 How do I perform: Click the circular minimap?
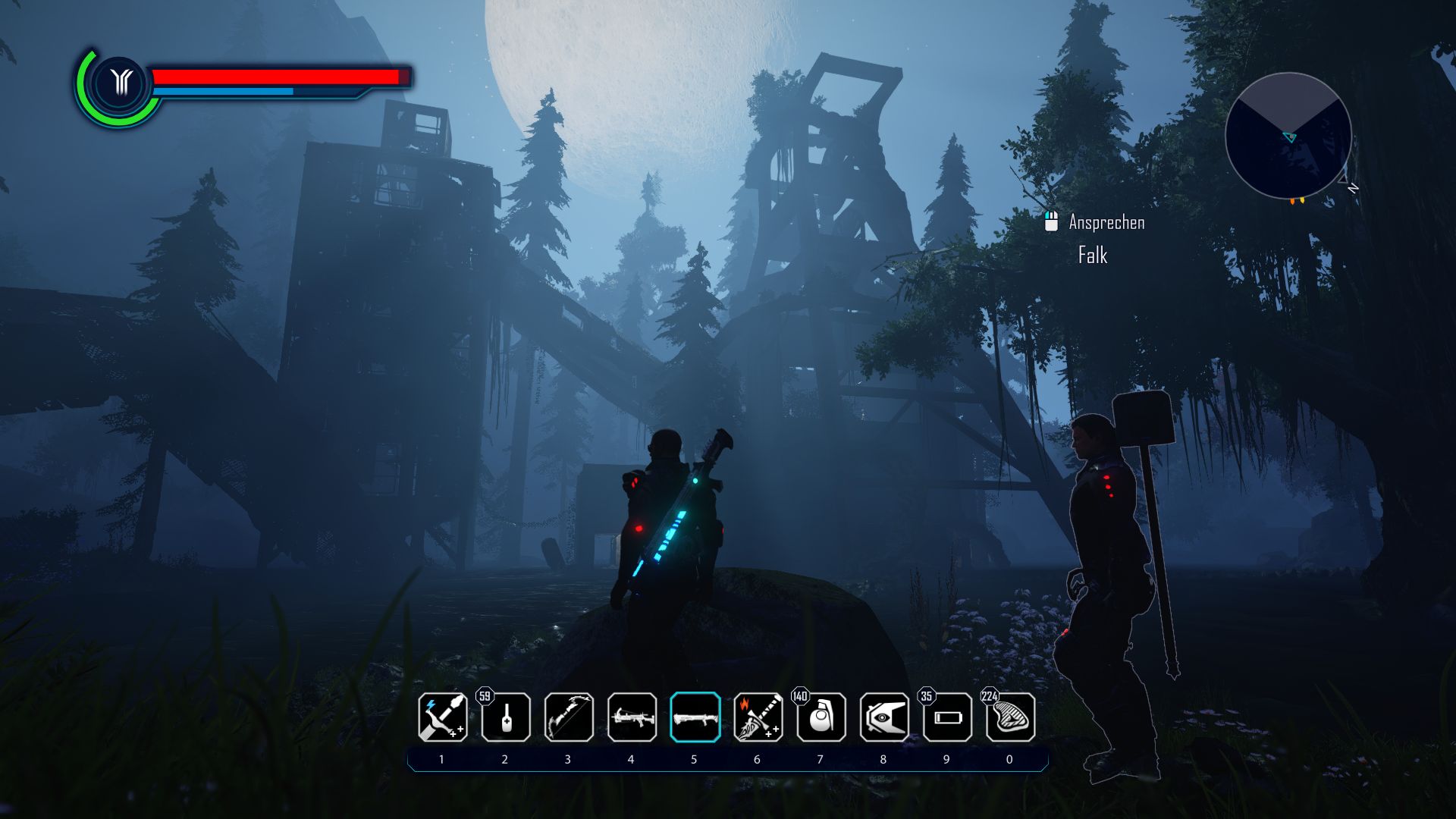pyautogui.click(x=1288, y=136)
